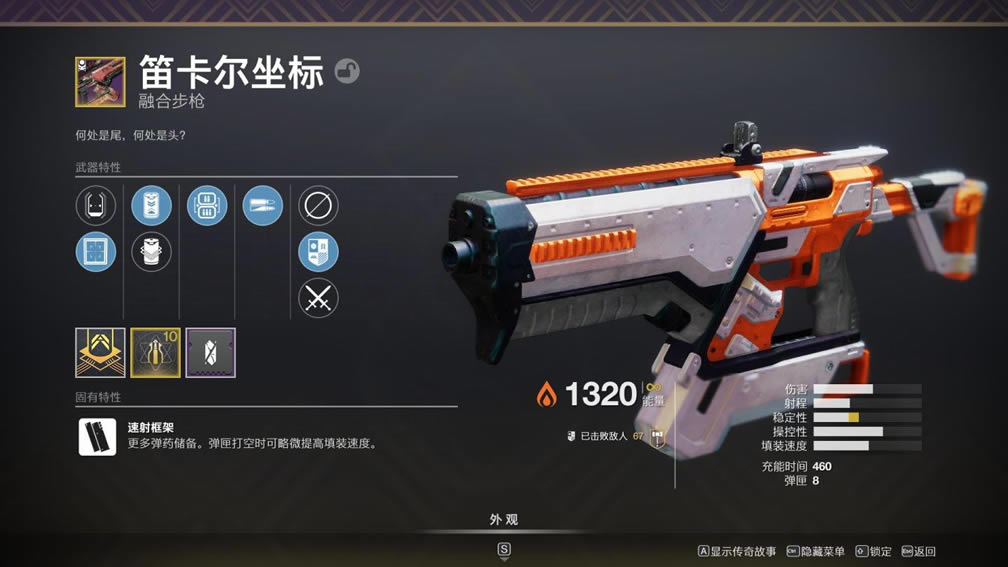Open the purple-bordered crystal slot
The image size is (1008, 567).
click(x=210, y=353)
